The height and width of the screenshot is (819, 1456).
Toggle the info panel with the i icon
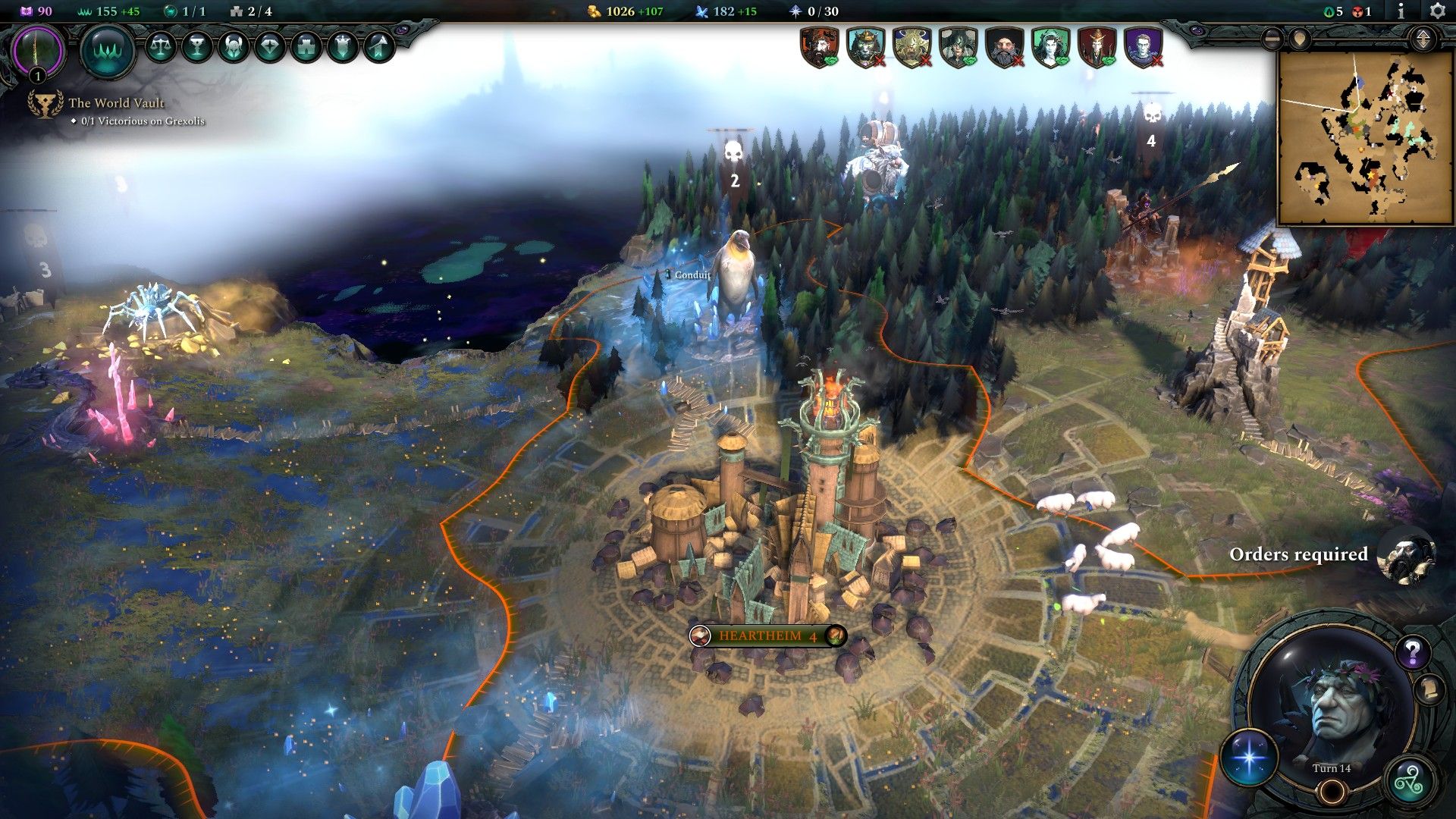1401,11
